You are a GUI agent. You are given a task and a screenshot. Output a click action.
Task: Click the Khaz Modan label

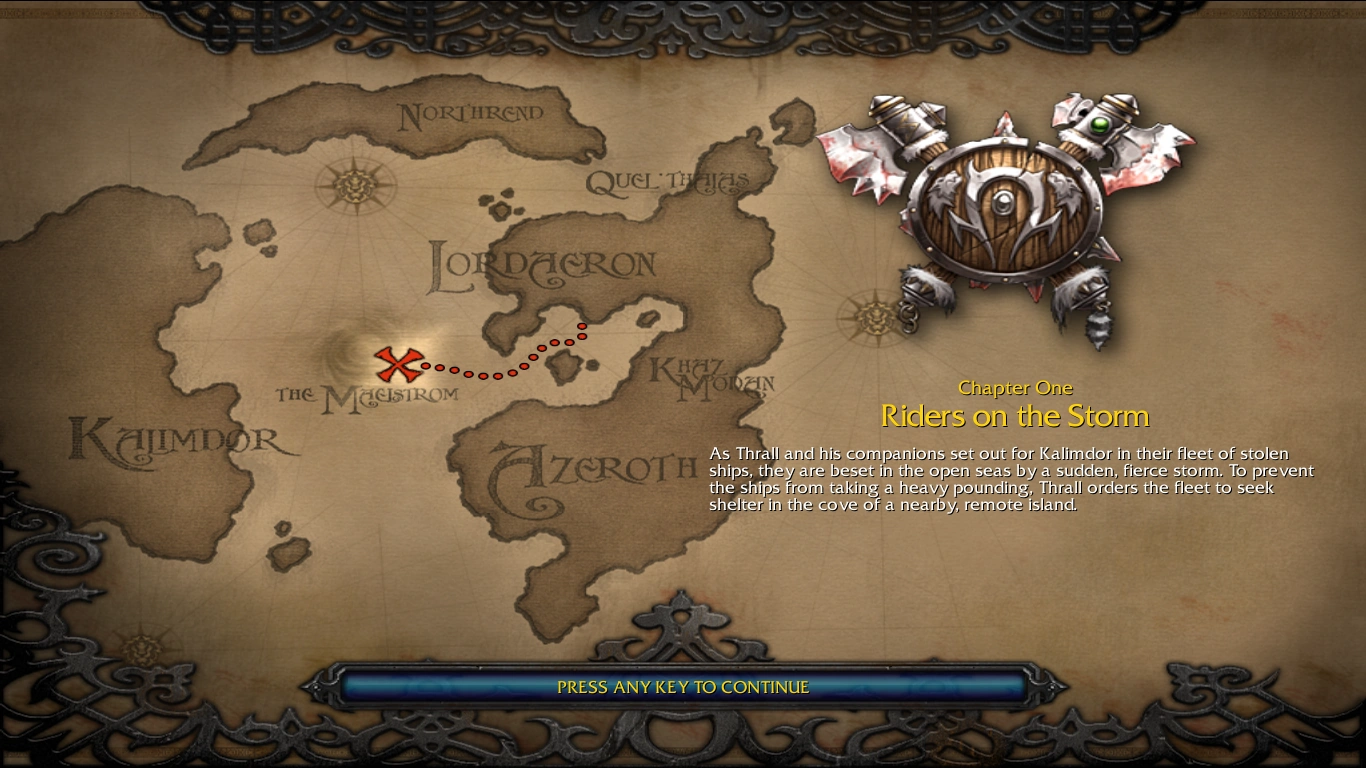coord(710,375)
